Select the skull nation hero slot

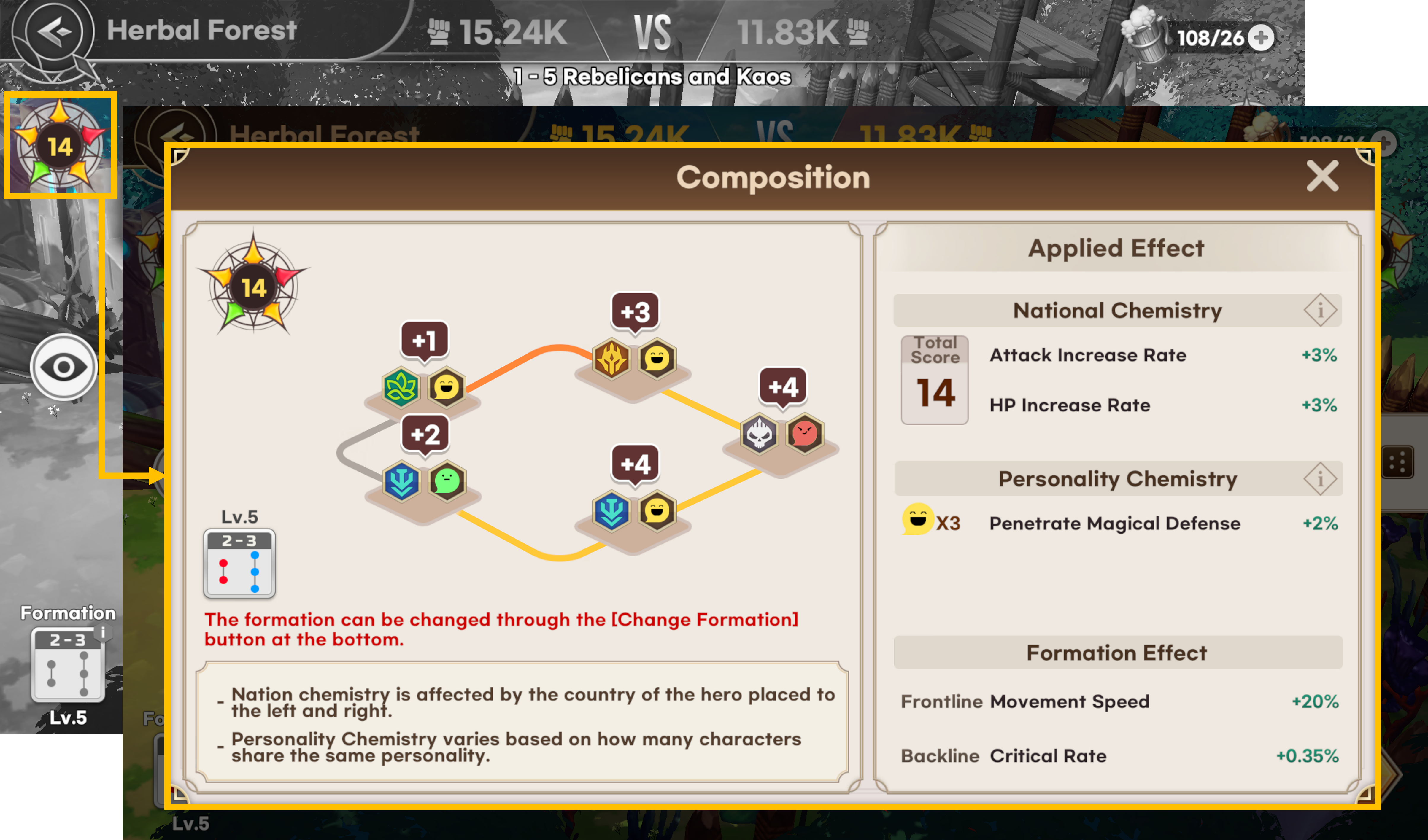759,435
